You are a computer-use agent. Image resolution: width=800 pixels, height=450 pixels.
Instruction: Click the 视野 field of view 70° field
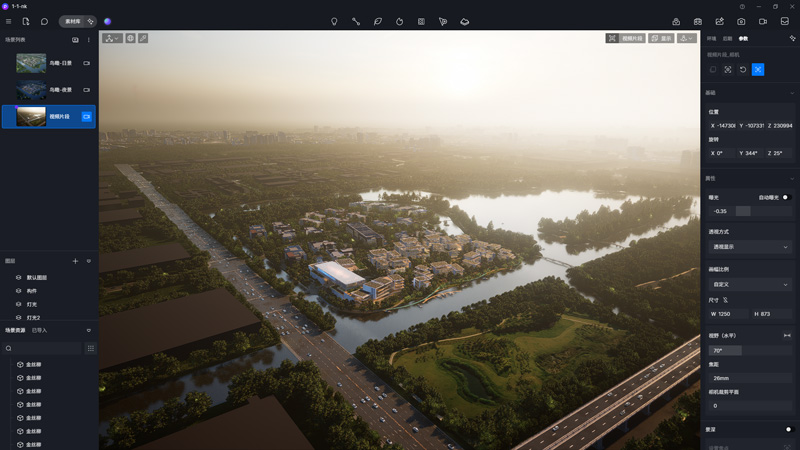click(725, 351)
